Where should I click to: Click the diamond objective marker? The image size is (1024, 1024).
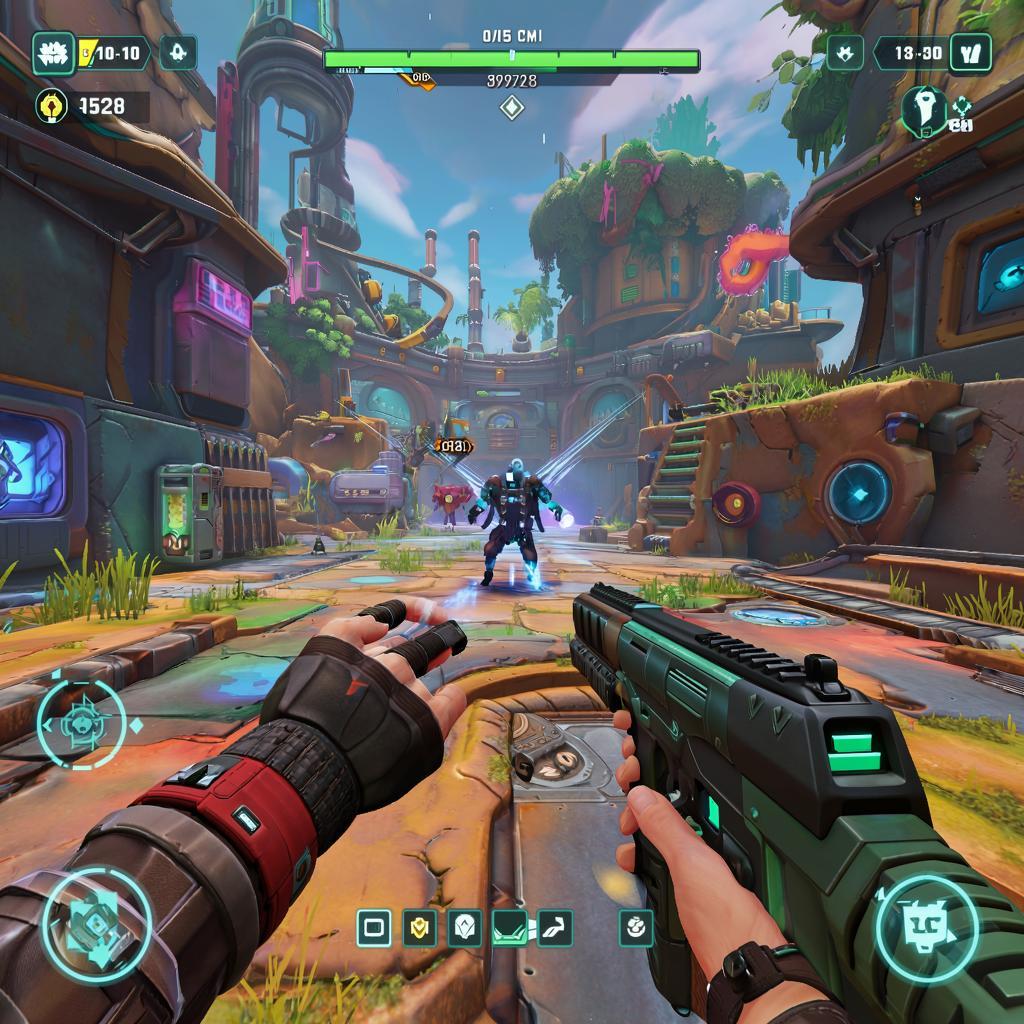point(512,108)
